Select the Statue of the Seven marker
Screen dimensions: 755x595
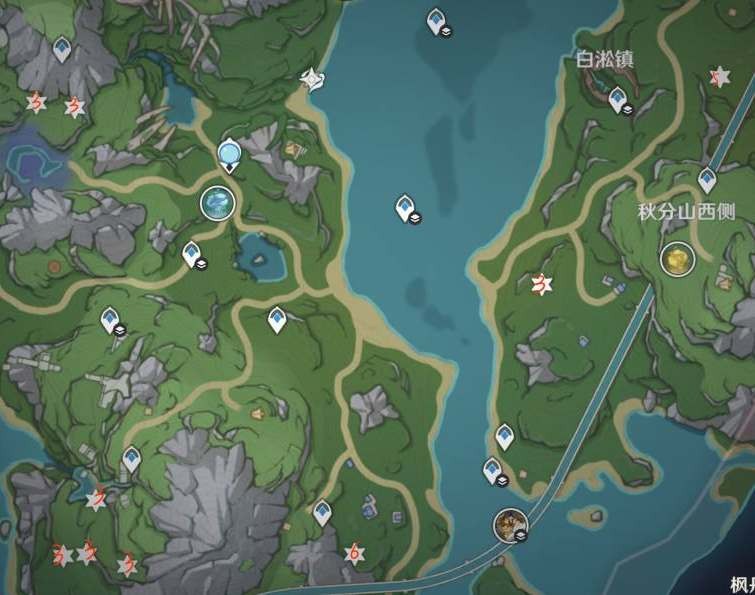click(x=217, y=203)
